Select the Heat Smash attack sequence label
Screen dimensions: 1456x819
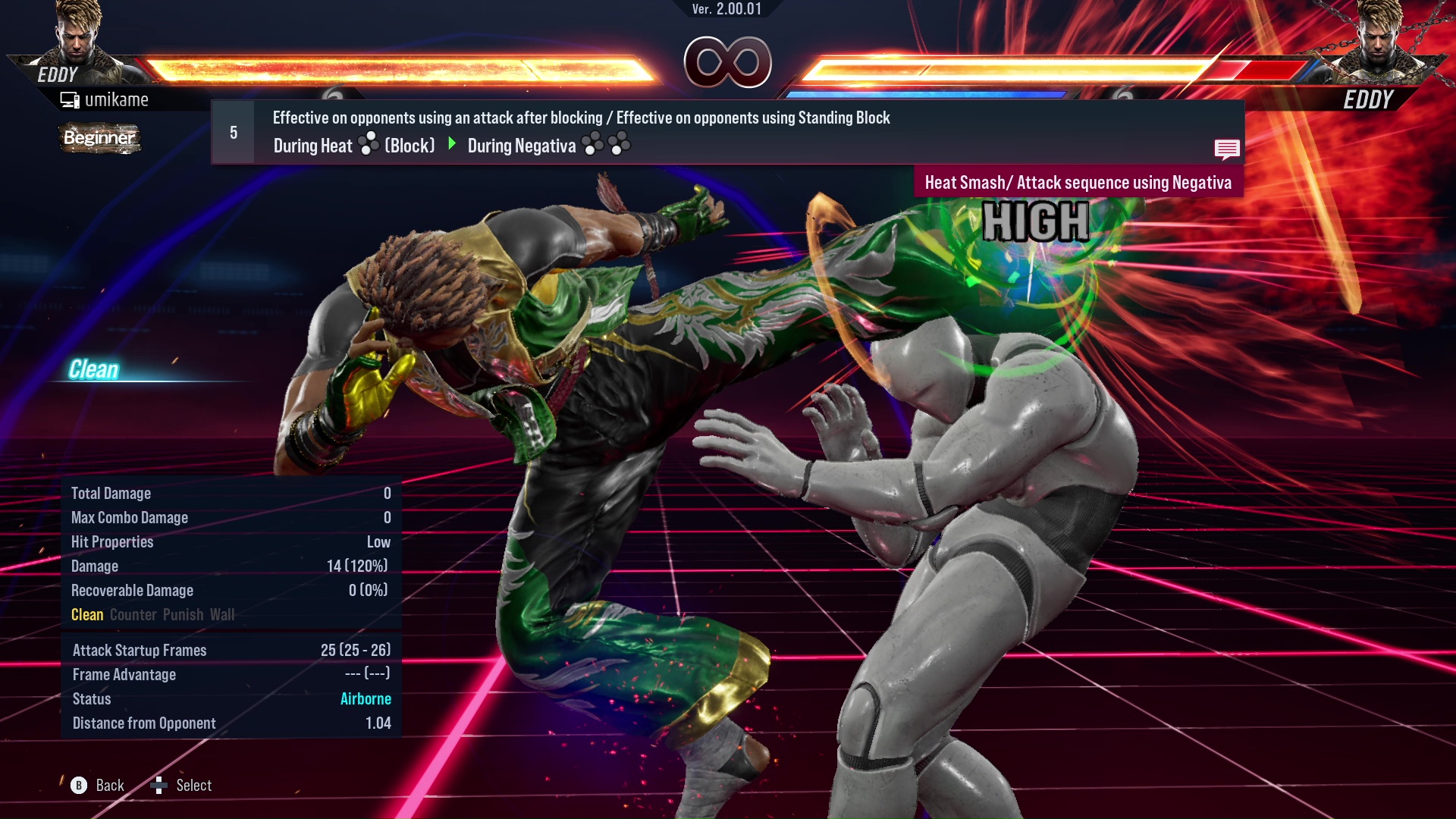click(1078, 183)
